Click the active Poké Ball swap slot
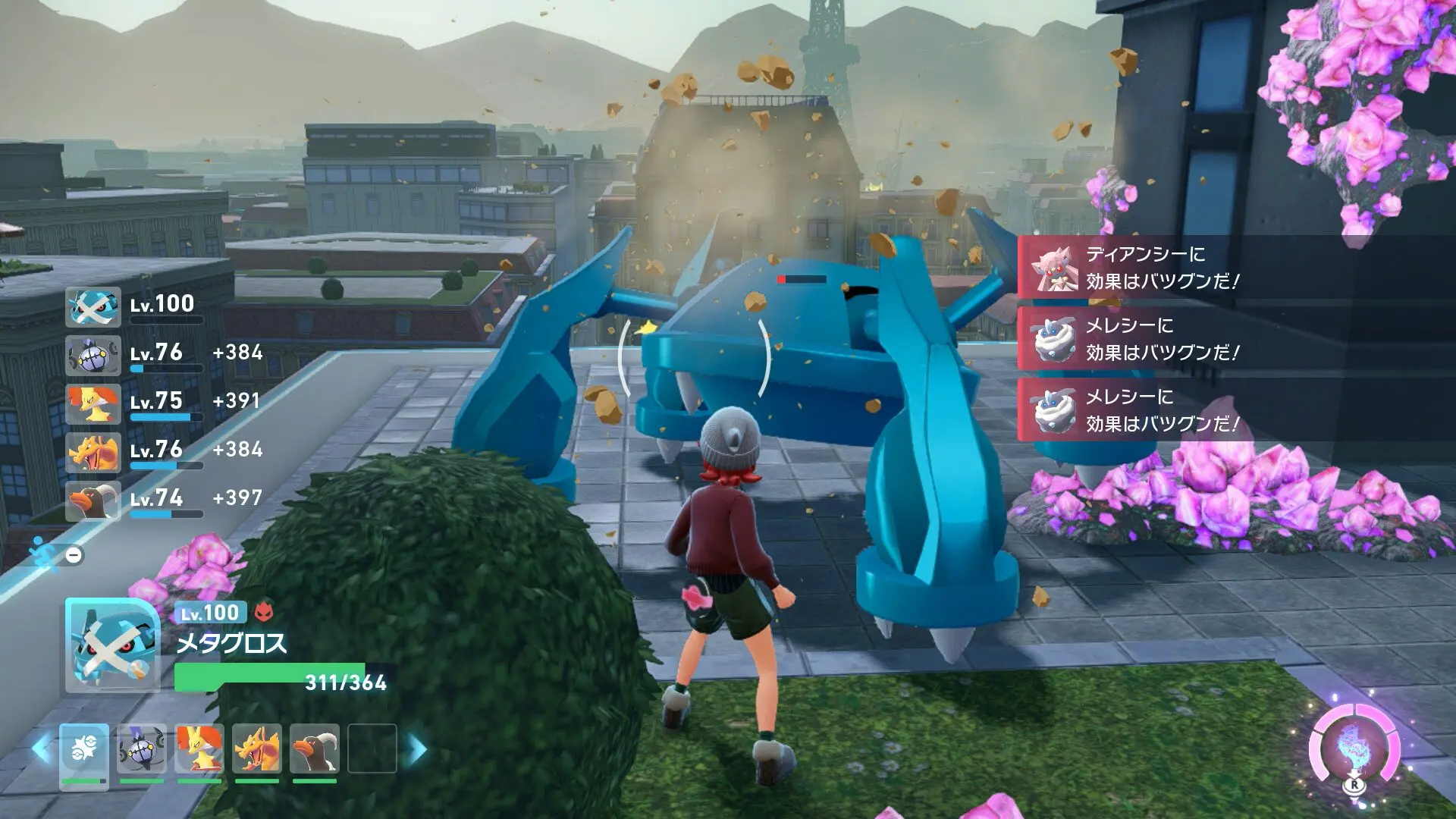The image size is (1456, 819). 84,748
